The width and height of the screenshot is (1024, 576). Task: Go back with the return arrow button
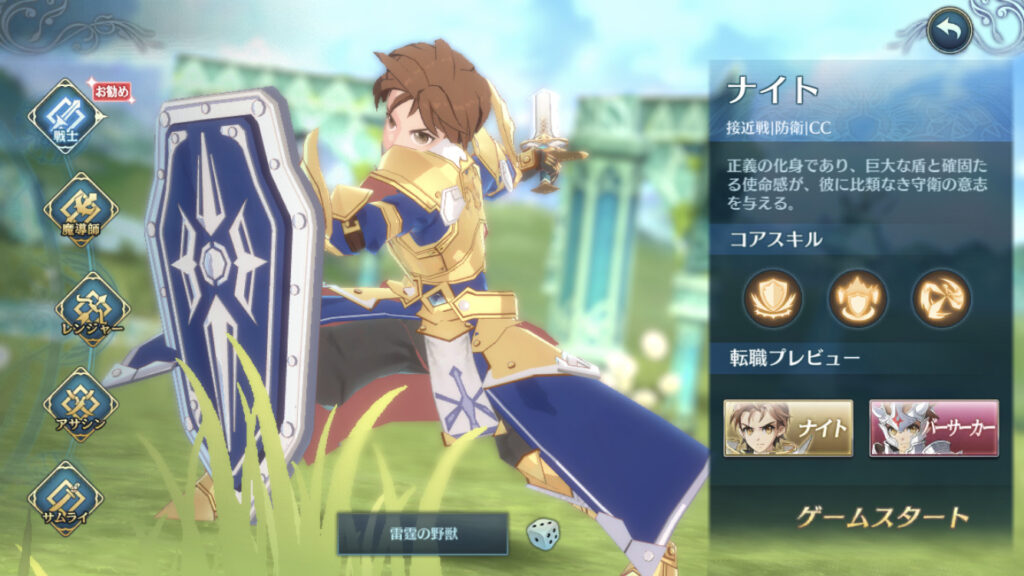coord(949,32)
